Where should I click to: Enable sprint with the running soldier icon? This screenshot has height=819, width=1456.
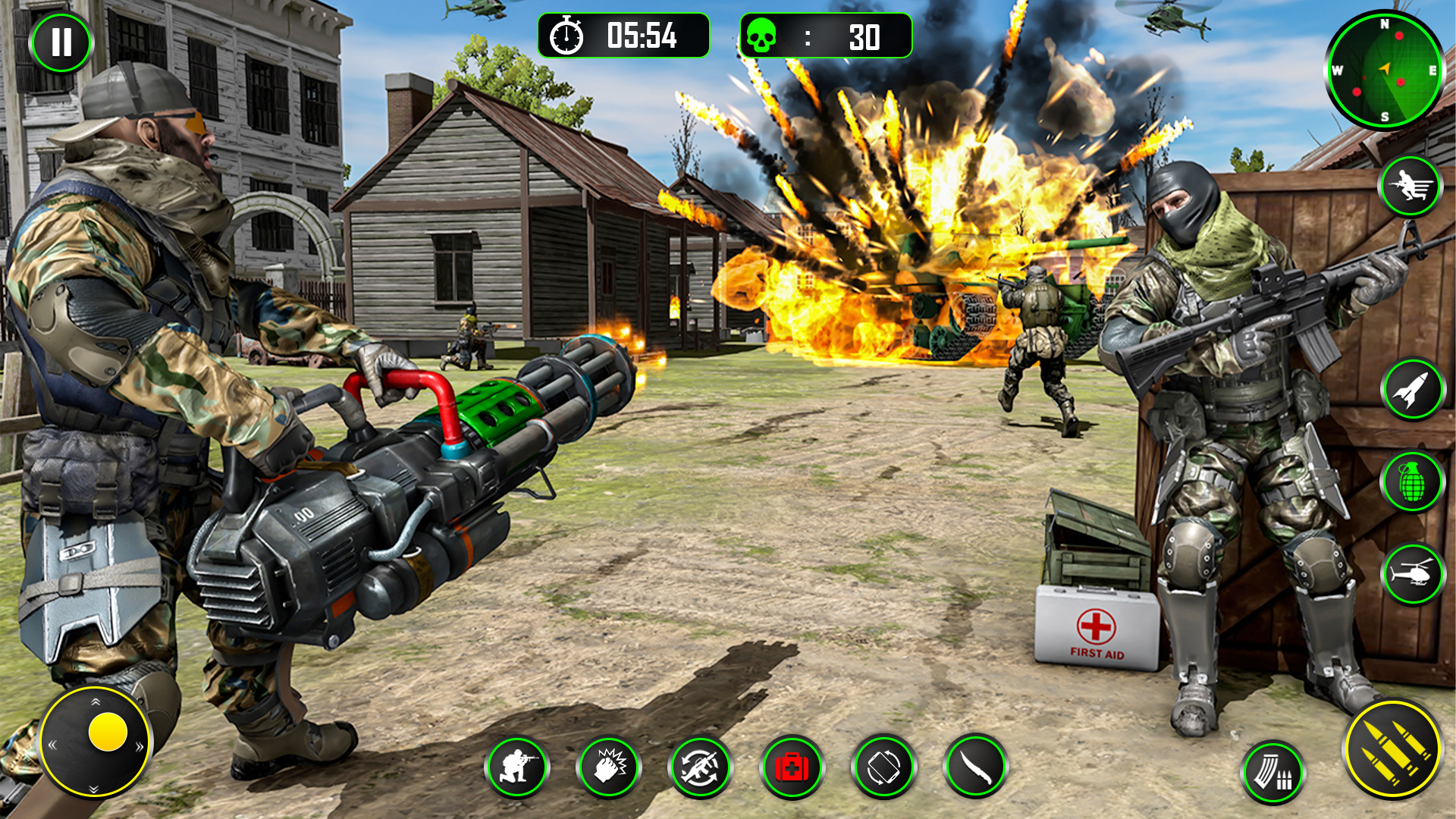tap(1410, 186)
